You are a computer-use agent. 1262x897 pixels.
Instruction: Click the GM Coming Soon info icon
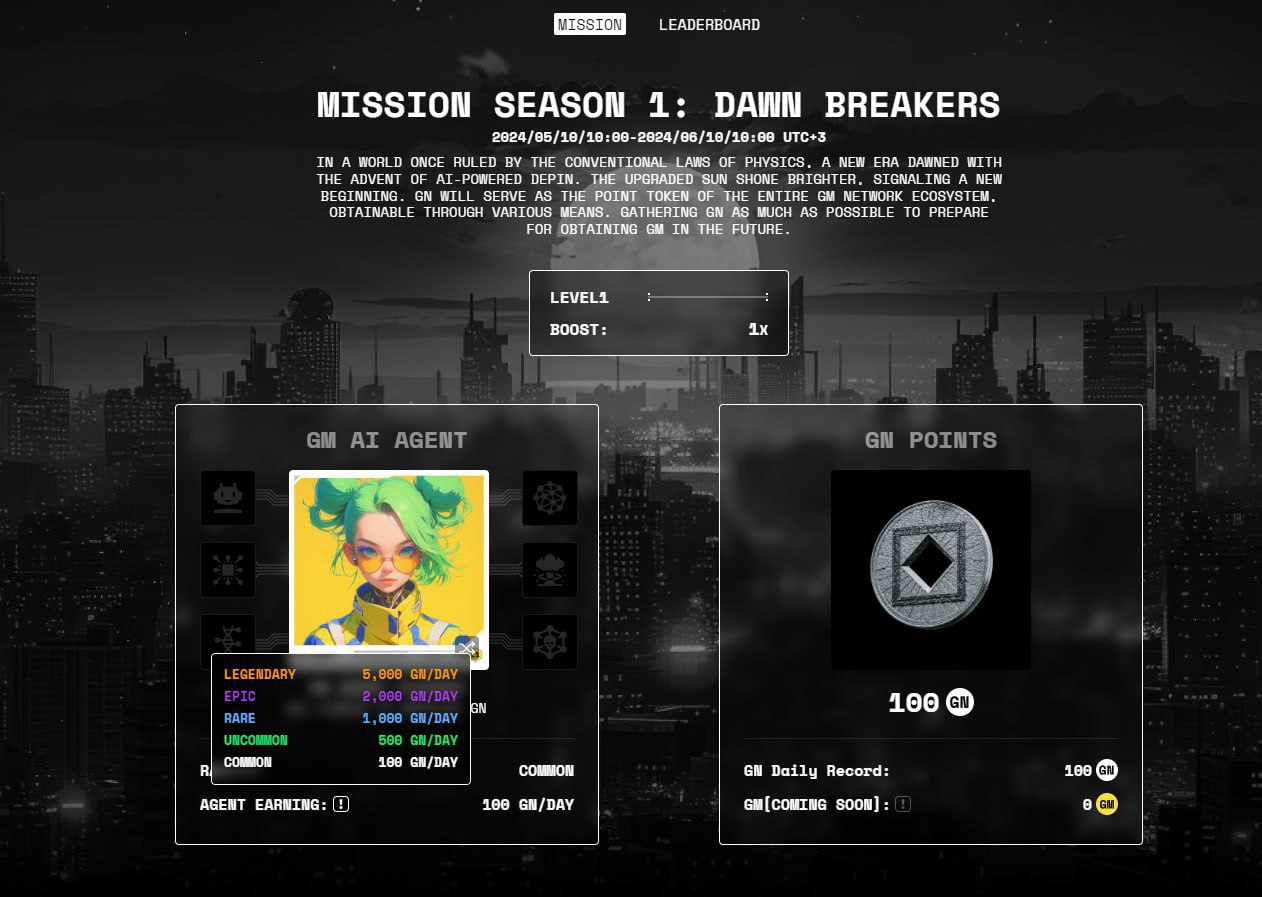tap(903, 804)
